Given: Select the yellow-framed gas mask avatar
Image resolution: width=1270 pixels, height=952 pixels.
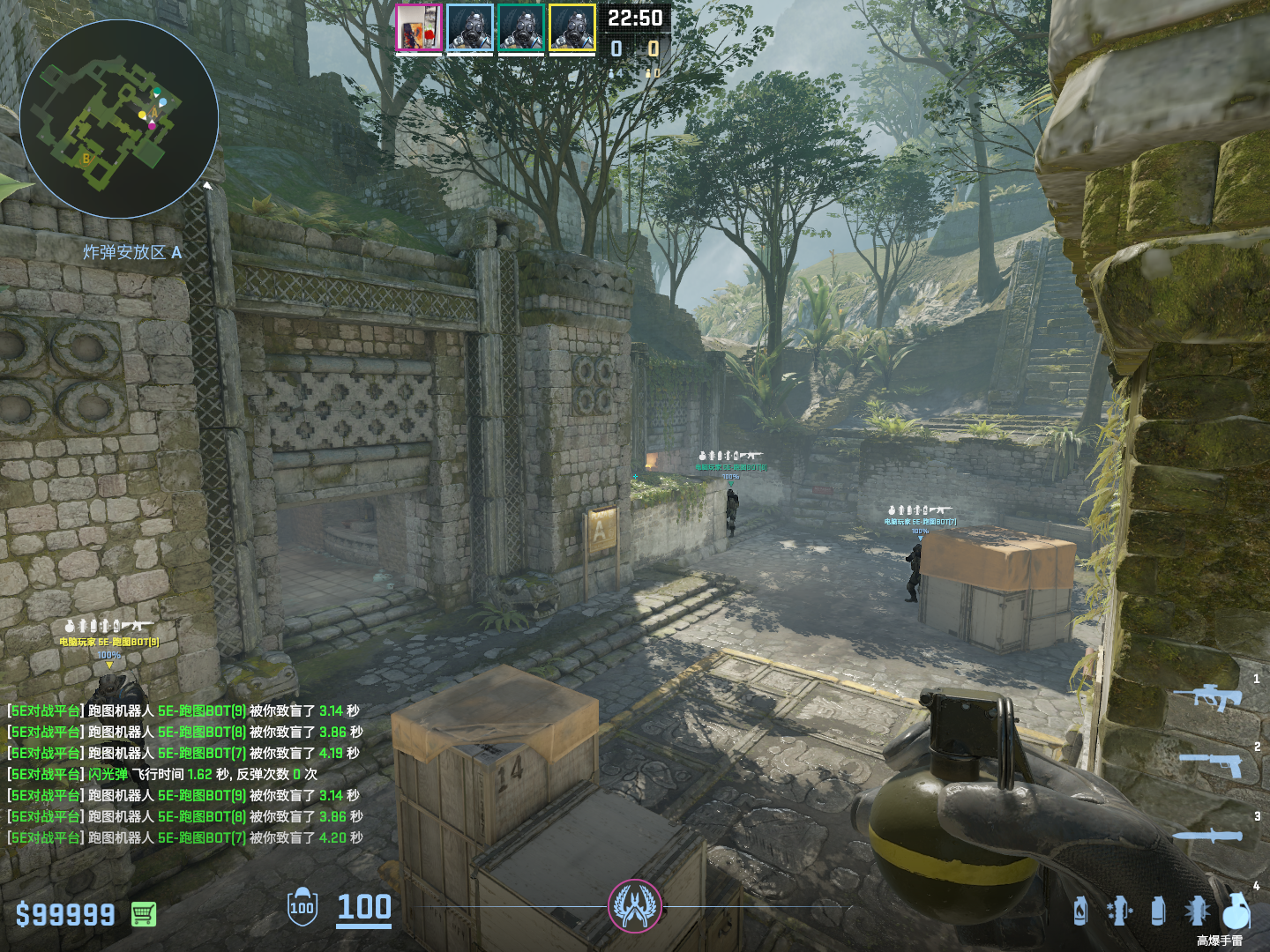Looking at the screenshot, I should (572, 28).
